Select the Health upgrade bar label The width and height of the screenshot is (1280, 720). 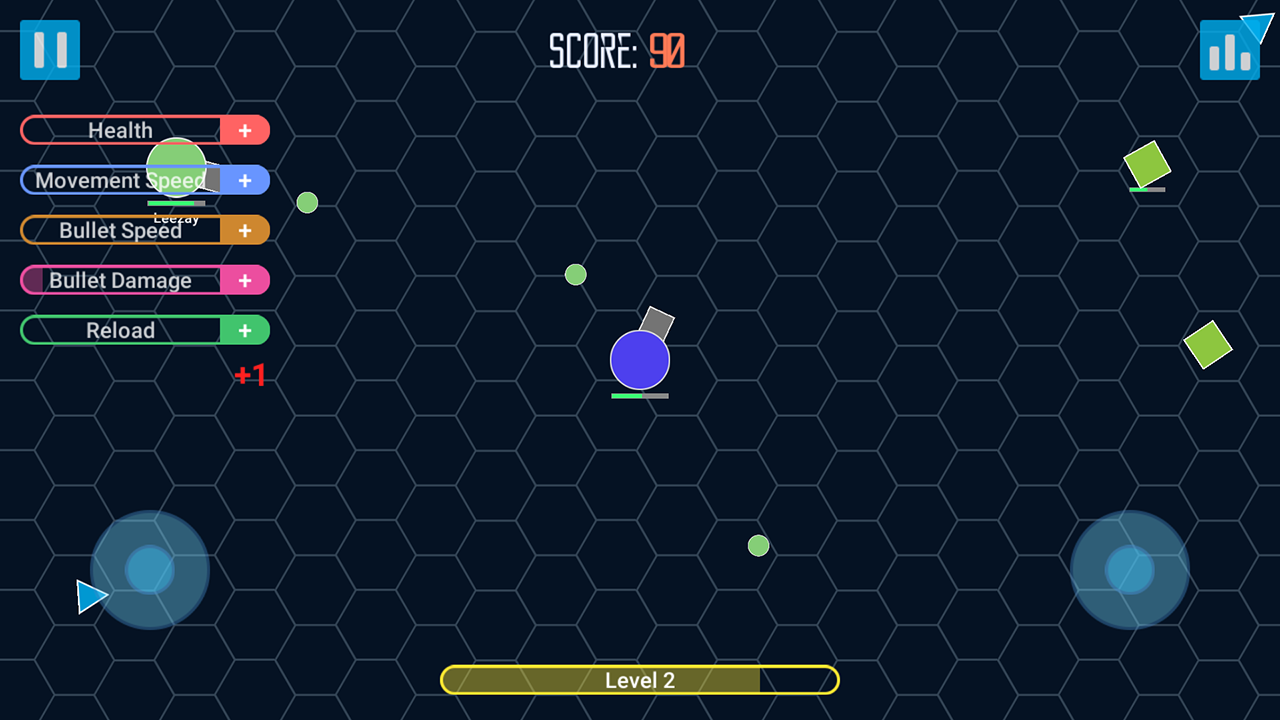coord(120,130)
